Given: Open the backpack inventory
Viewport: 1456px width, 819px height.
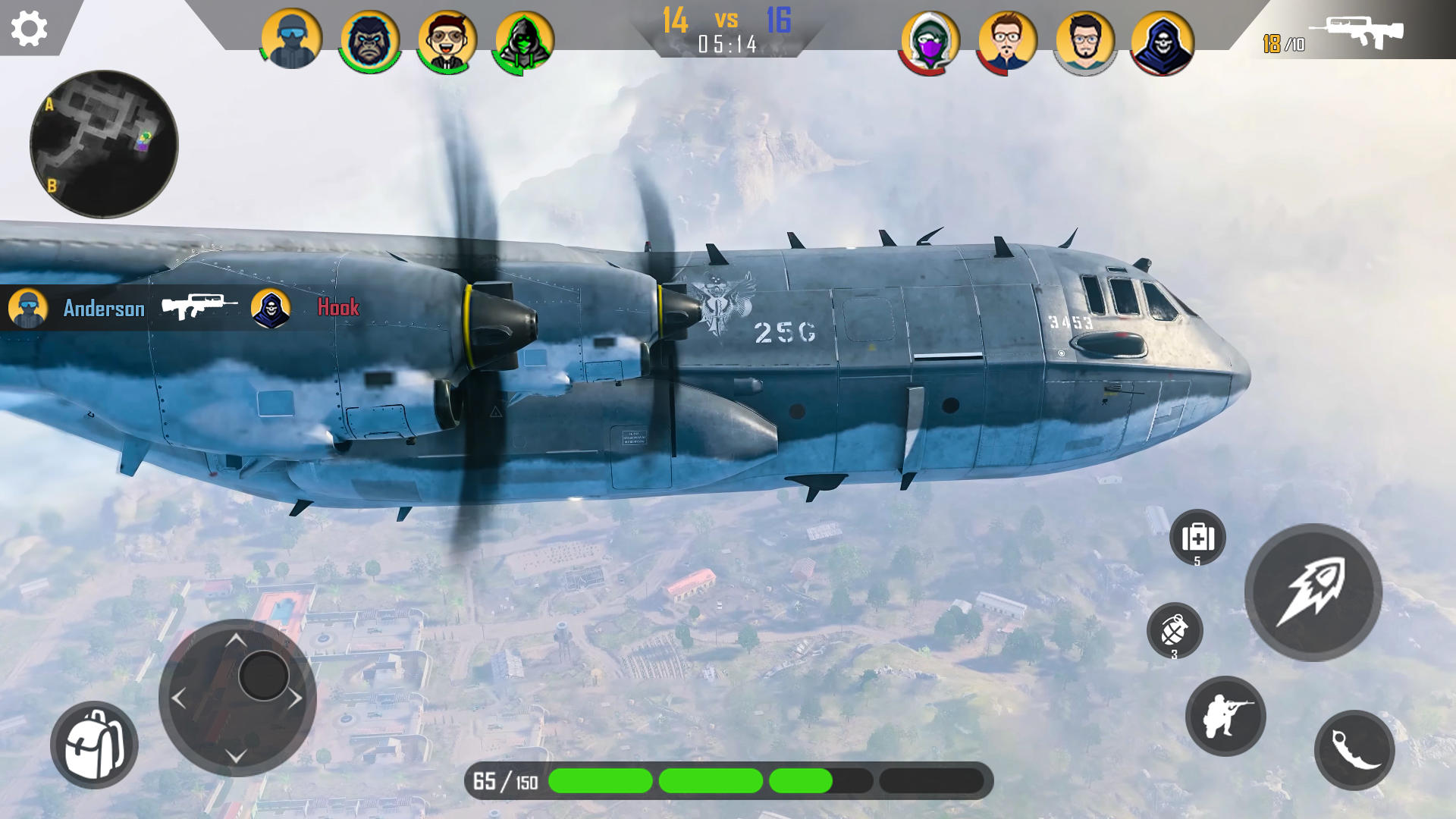Looking at the screenshot, I should (94, 745).
